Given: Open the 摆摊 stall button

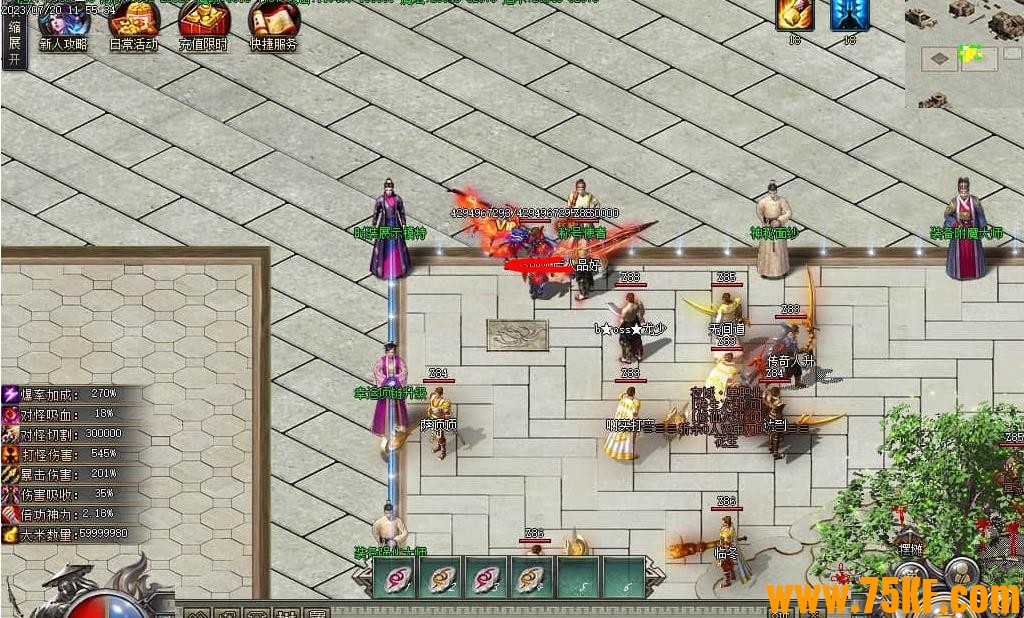Looking at the screenshot, I should tap(909, 549).
